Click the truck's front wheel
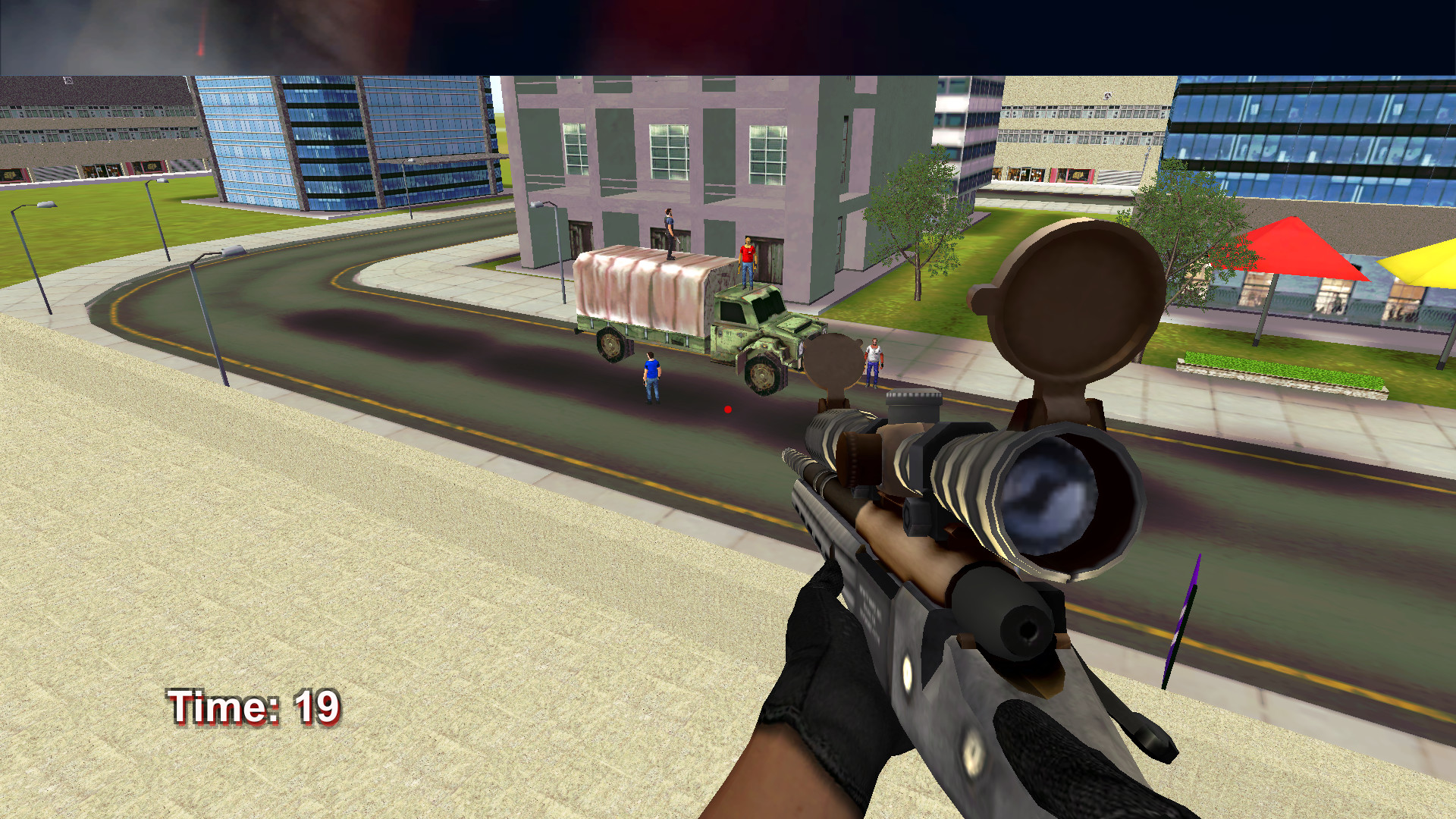The image size is (1456, 819). [x=762, y=375]
